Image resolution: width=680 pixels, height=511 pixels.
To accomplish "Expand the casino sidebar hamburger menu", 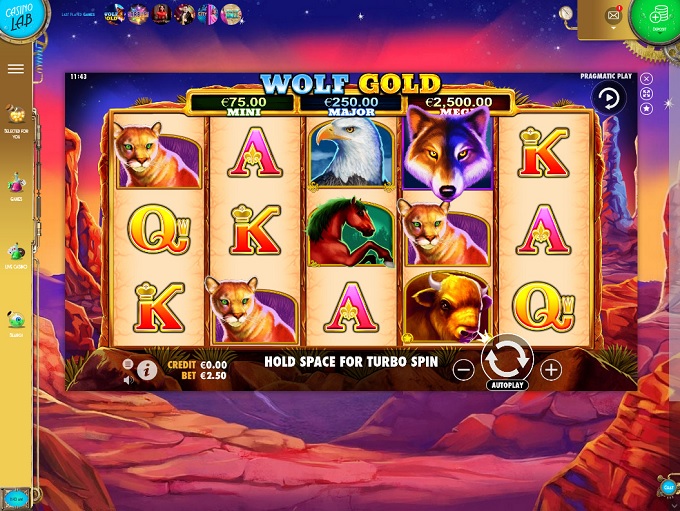I will pyautogui.click(x=15, y=69).
